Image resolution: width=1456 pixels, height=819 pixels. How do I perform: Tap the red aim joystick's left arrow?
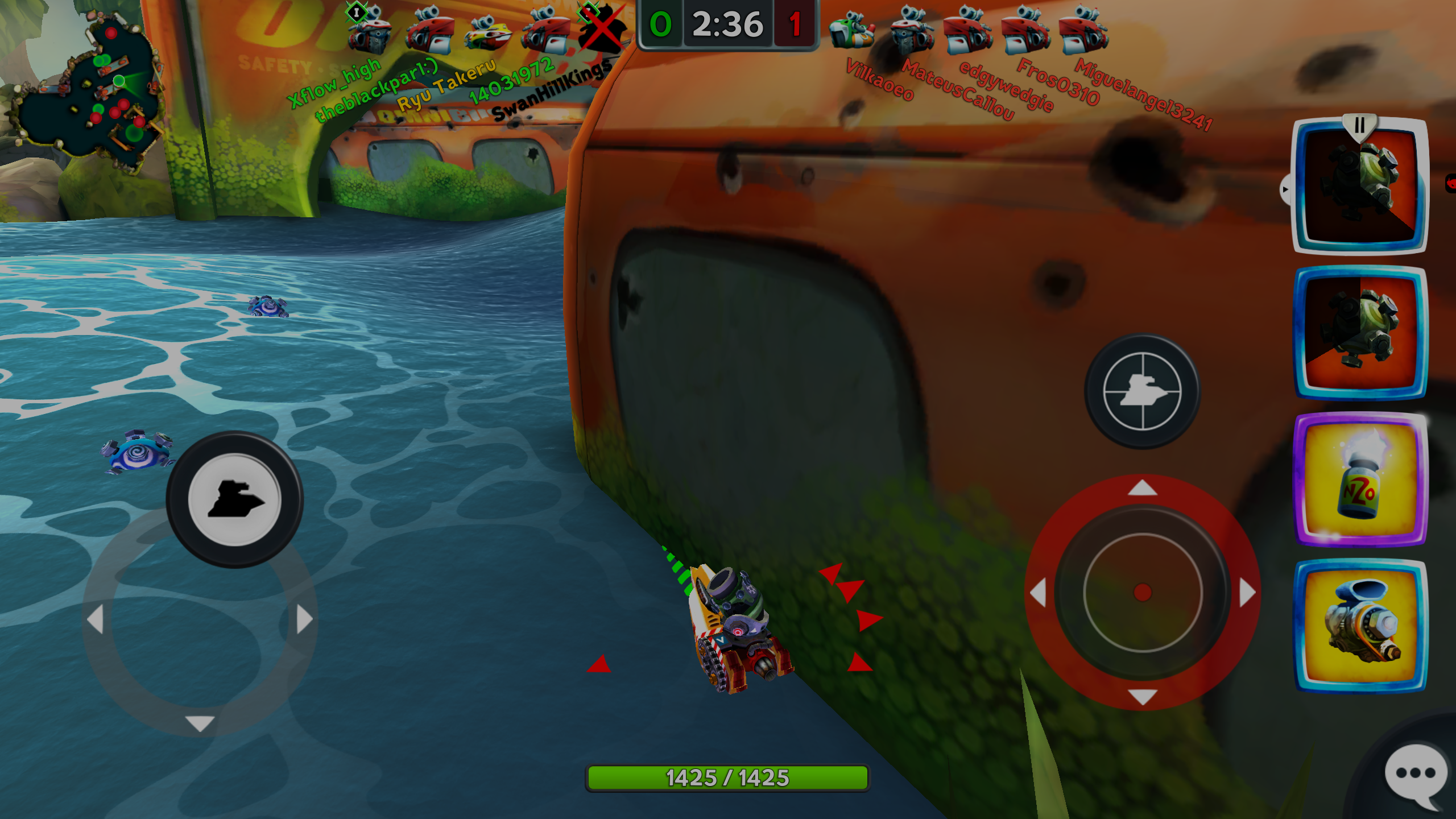click(1038, 593)
